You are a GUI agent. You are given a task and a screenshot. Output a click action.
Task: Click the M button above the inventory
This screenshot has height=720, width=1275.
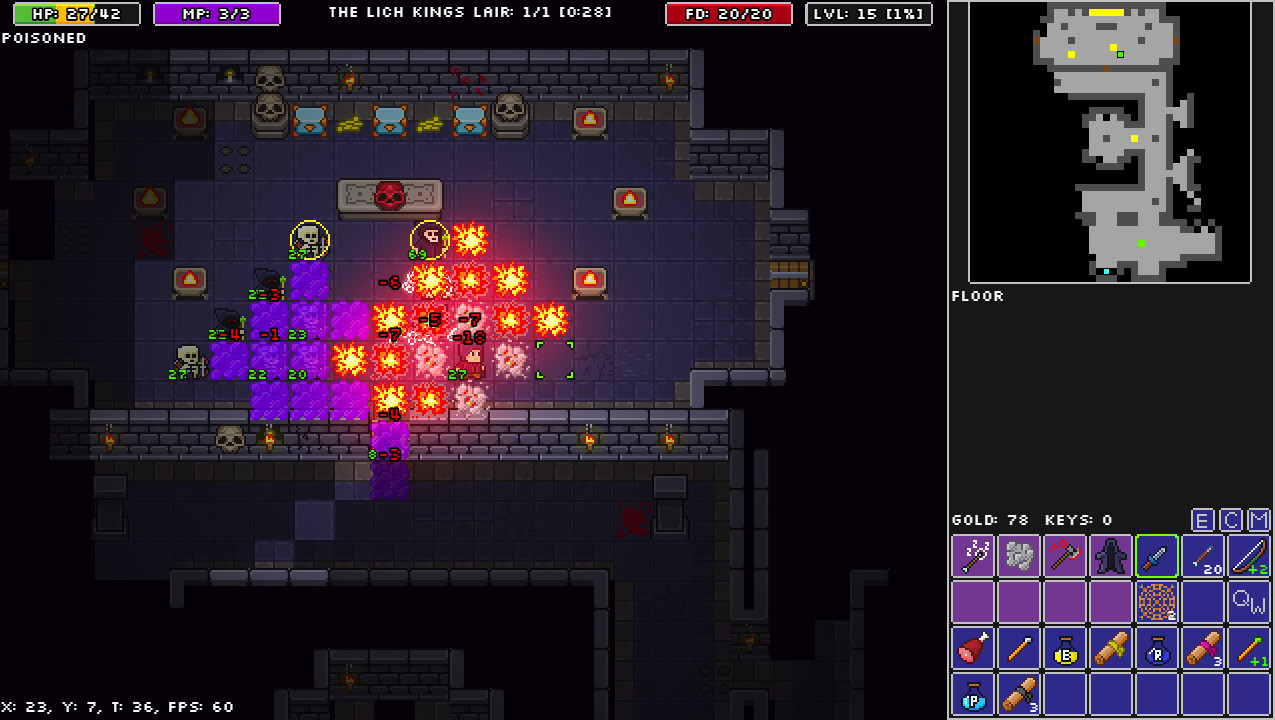pos(1259,520)
